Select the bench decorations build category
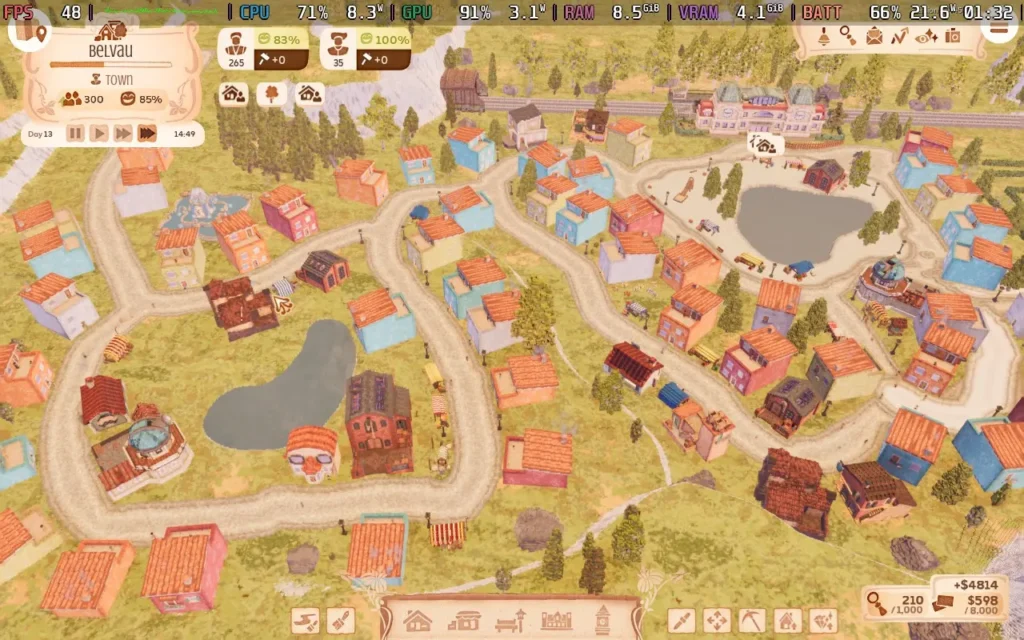The height and width of the screenshot is (640, 1024). point(509,621)
